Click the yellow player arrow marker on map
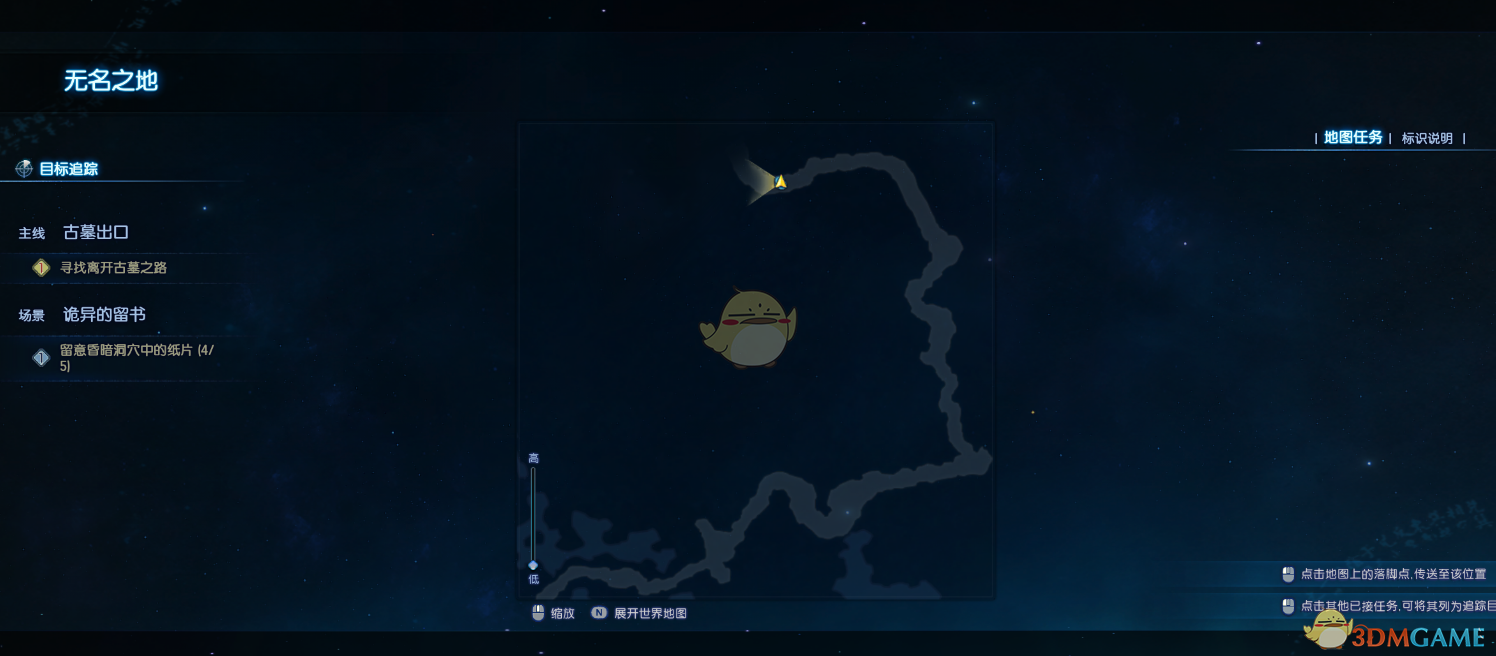The width and height of the screenshot is (1496, 656). [x=780, y=182]
